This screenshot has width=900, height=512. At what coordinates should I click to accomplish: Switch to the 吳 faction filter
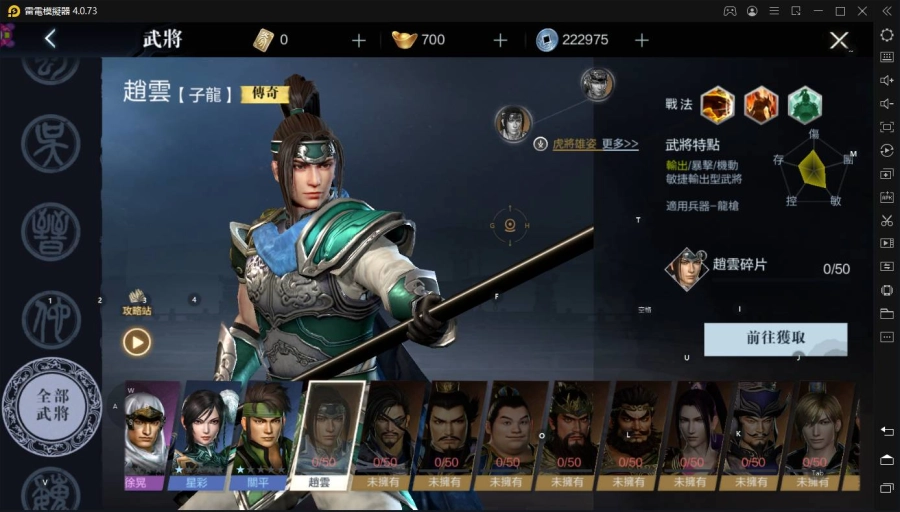[x=50, y=143]
